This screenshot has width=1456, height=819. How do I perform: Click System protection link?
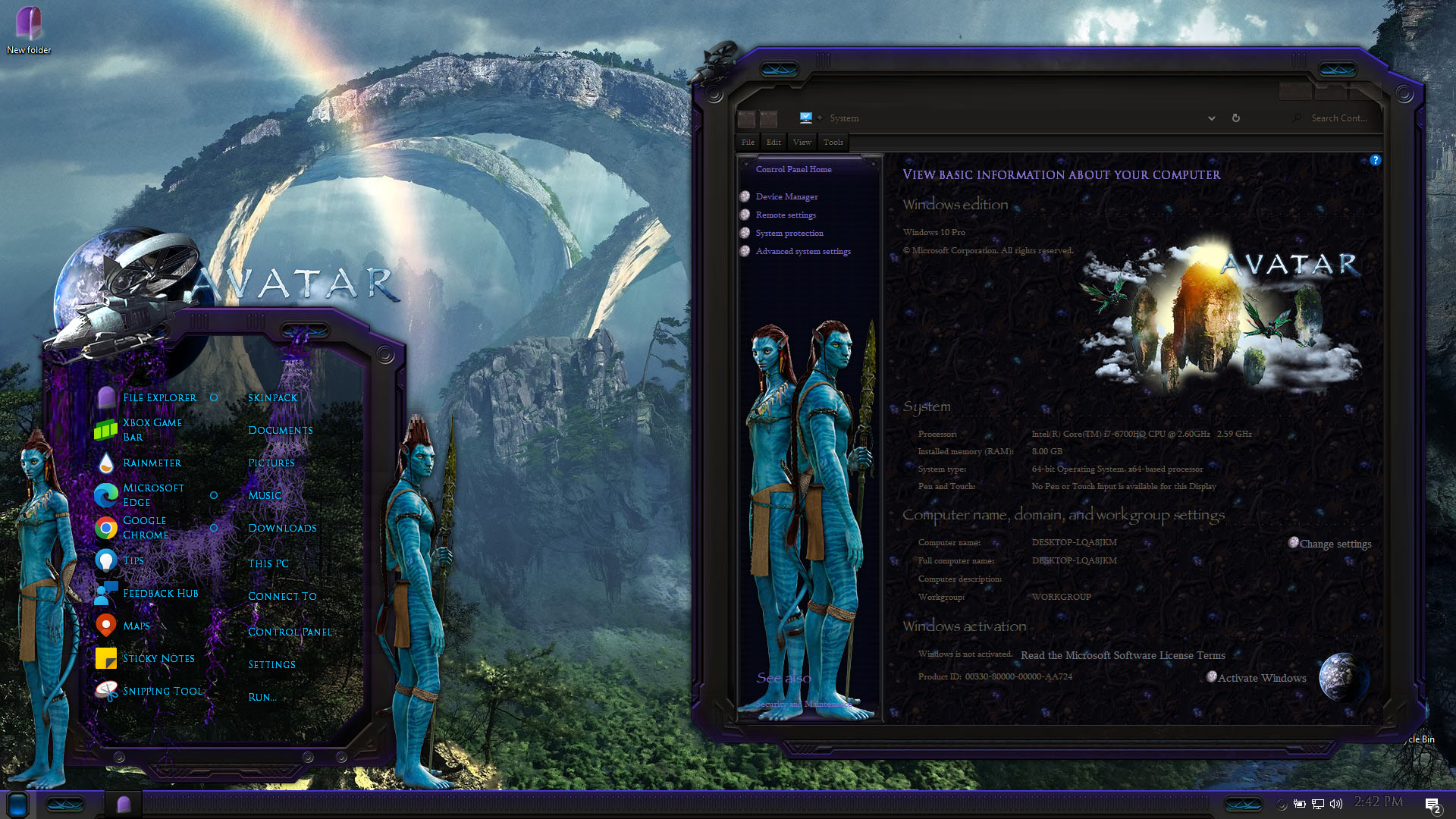(x=789, y=234)
